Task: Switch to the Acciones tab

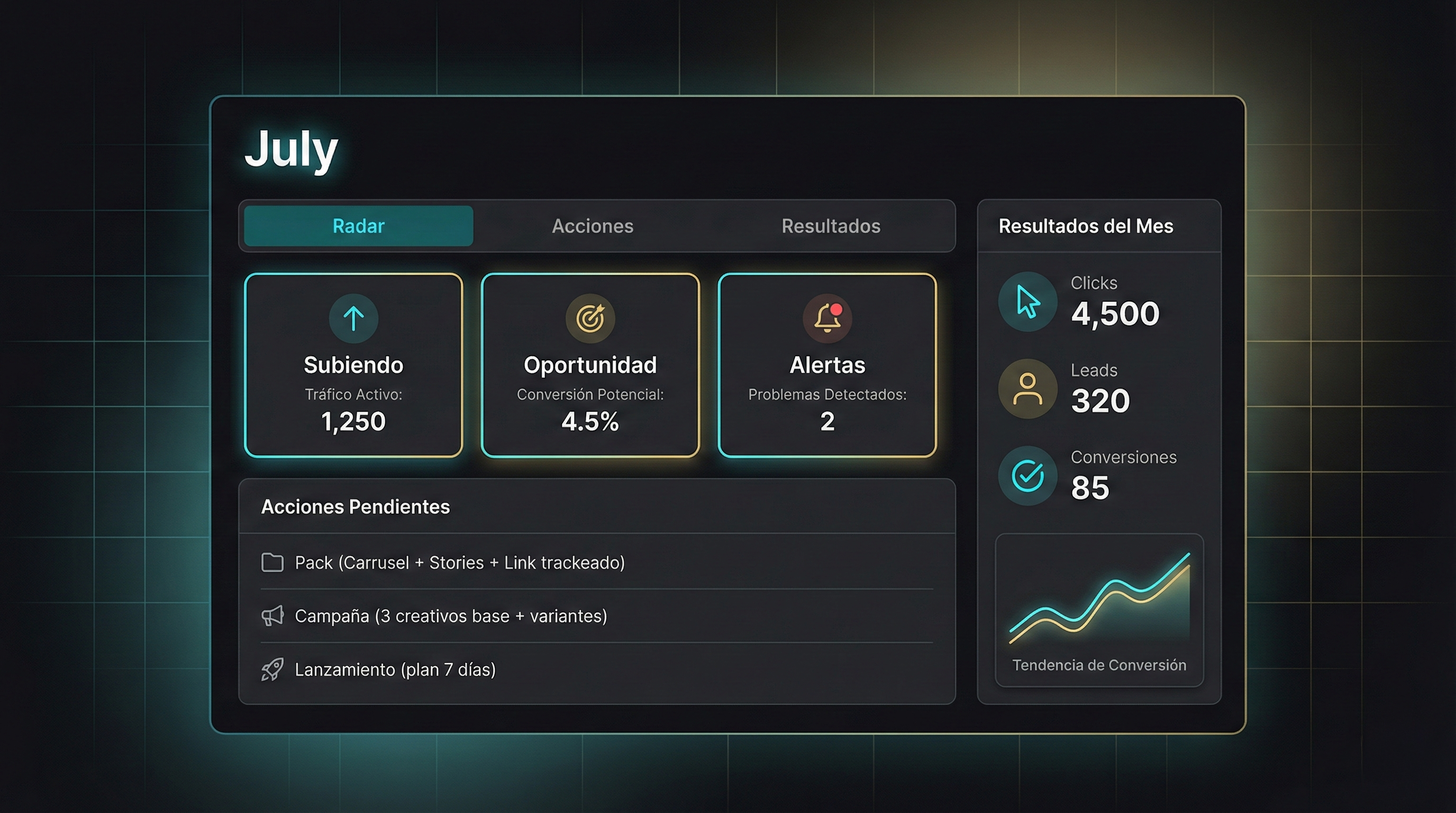Action: [x=593, y=226]
